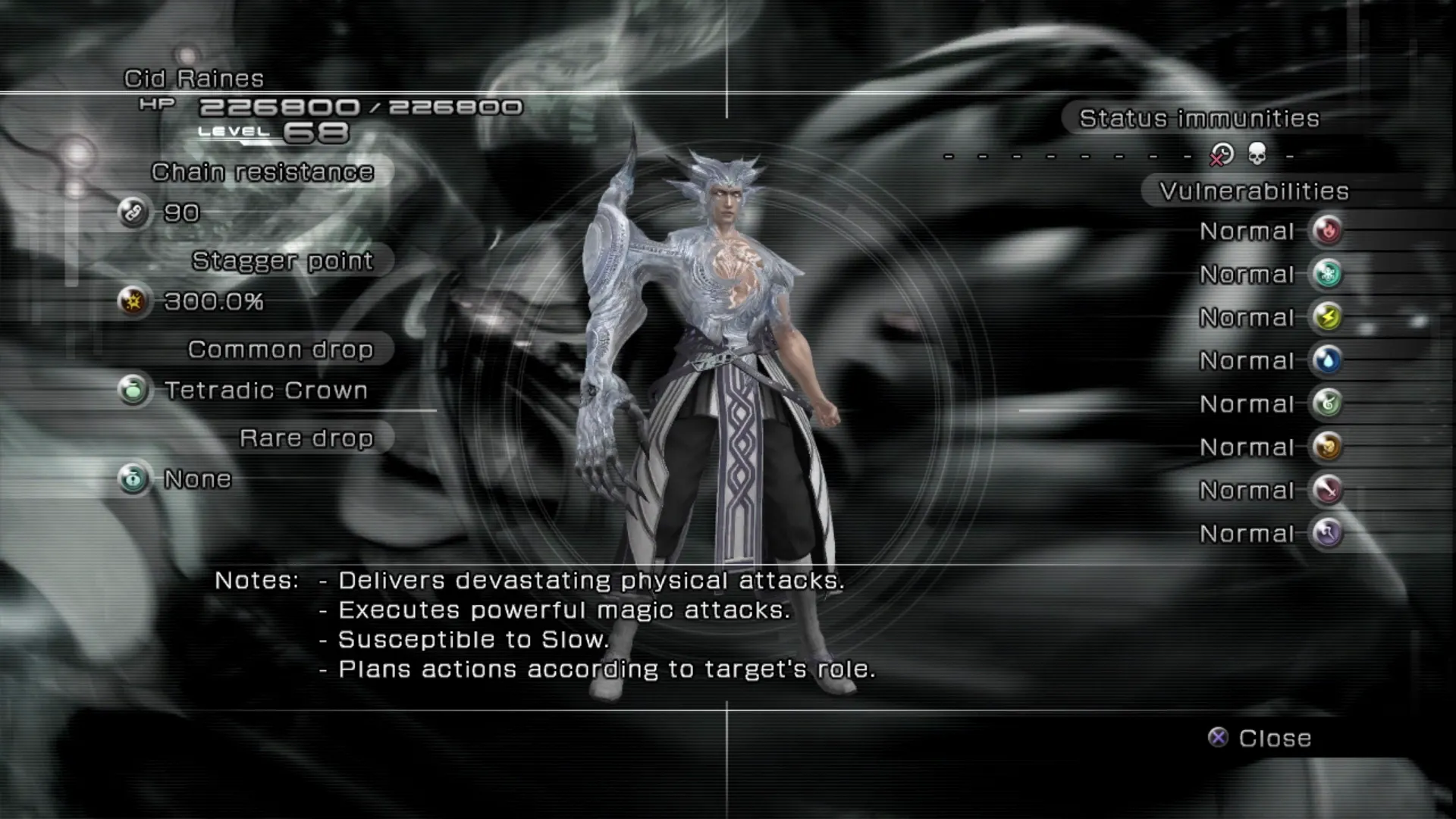Click the purple magic vulnerability icon
Viewport: 1456px width, 819px height.
pyautogui.click(x=1327, y=533)
